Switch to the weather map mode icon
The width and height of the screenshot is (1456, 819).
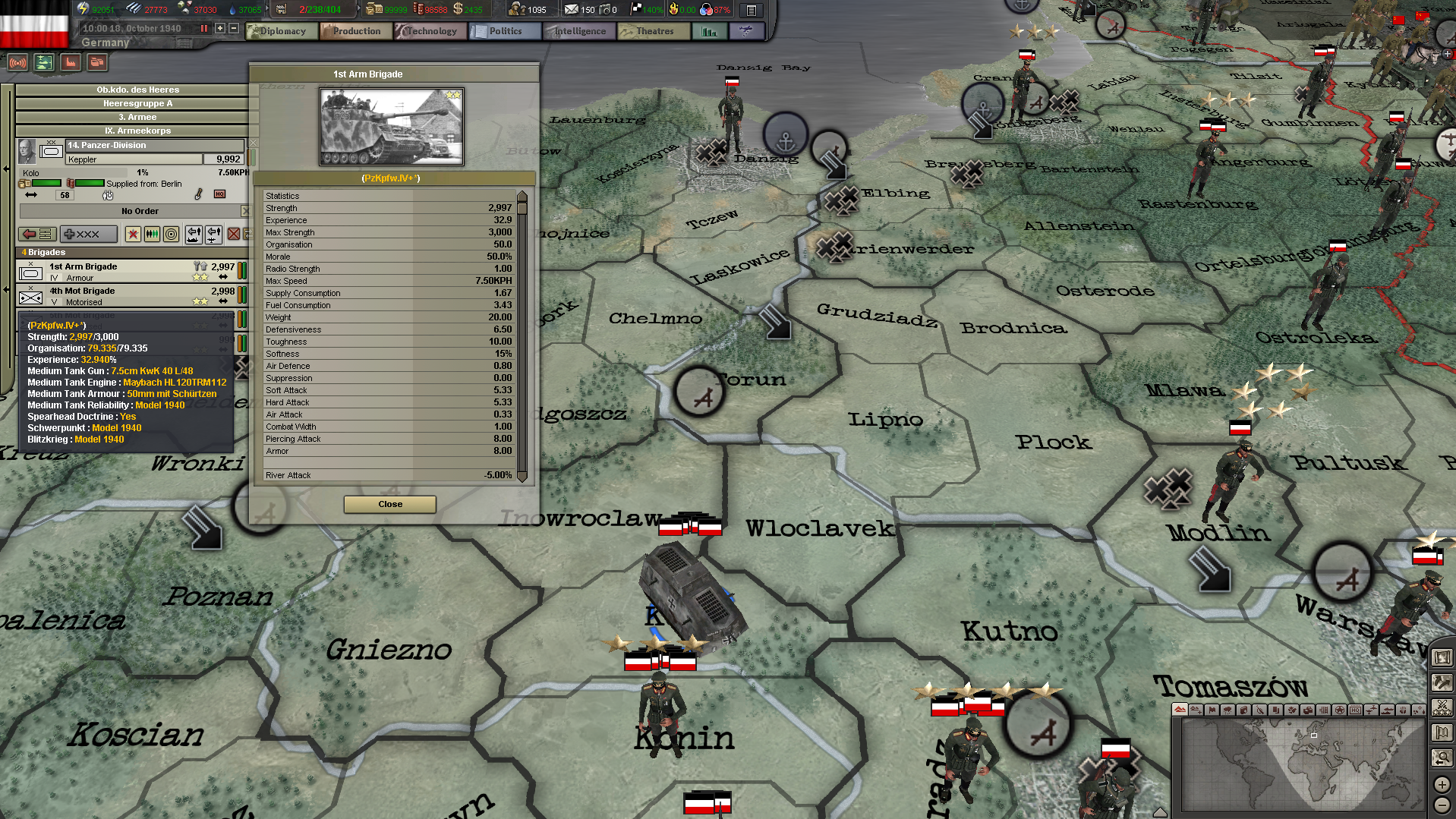tap(1227, 710)
